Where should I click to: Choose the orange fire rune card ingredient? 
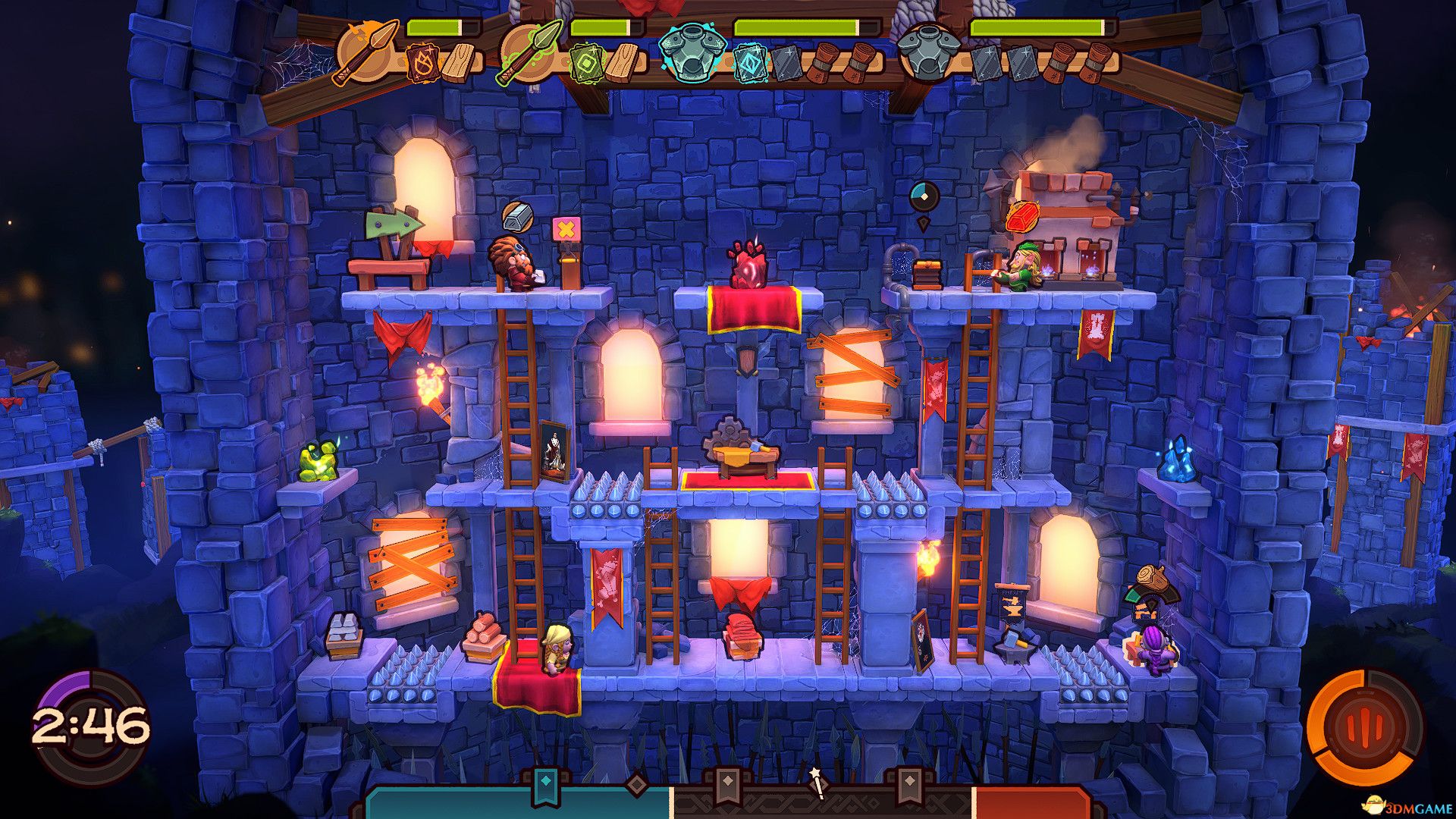422,63
